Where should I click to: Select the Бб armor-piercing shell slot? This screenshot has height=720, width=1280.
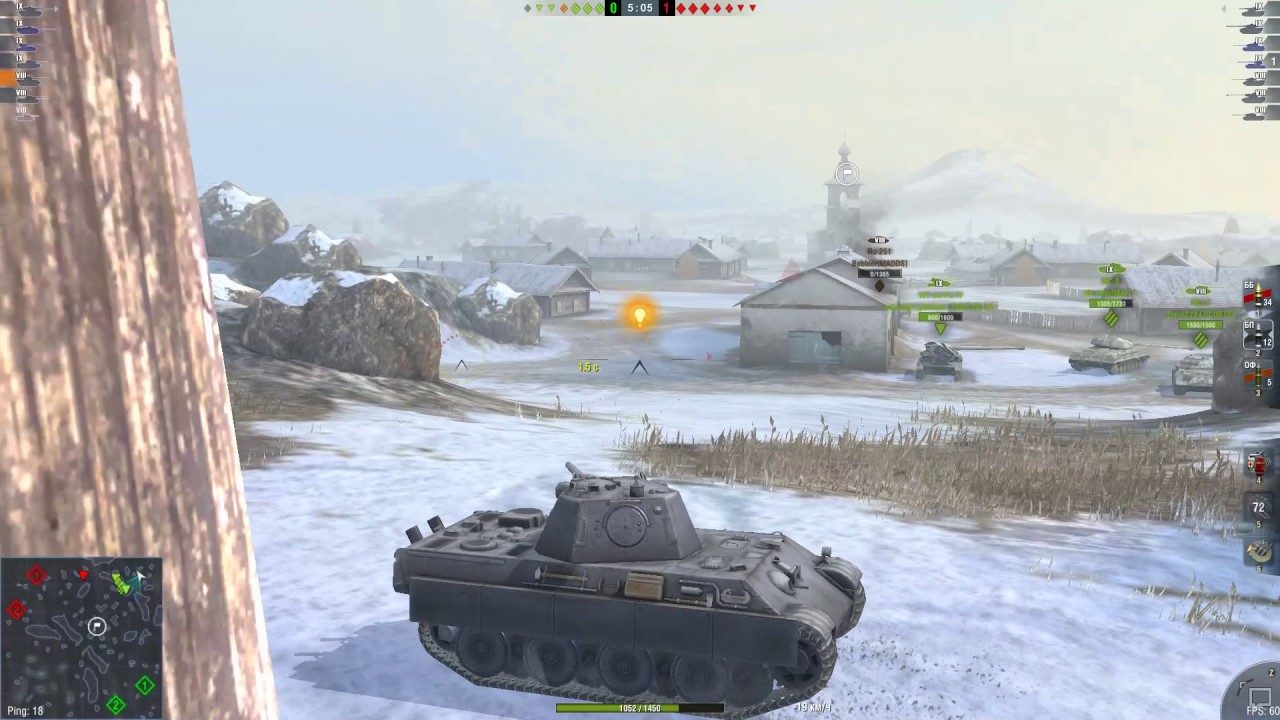click(1257, 295)
